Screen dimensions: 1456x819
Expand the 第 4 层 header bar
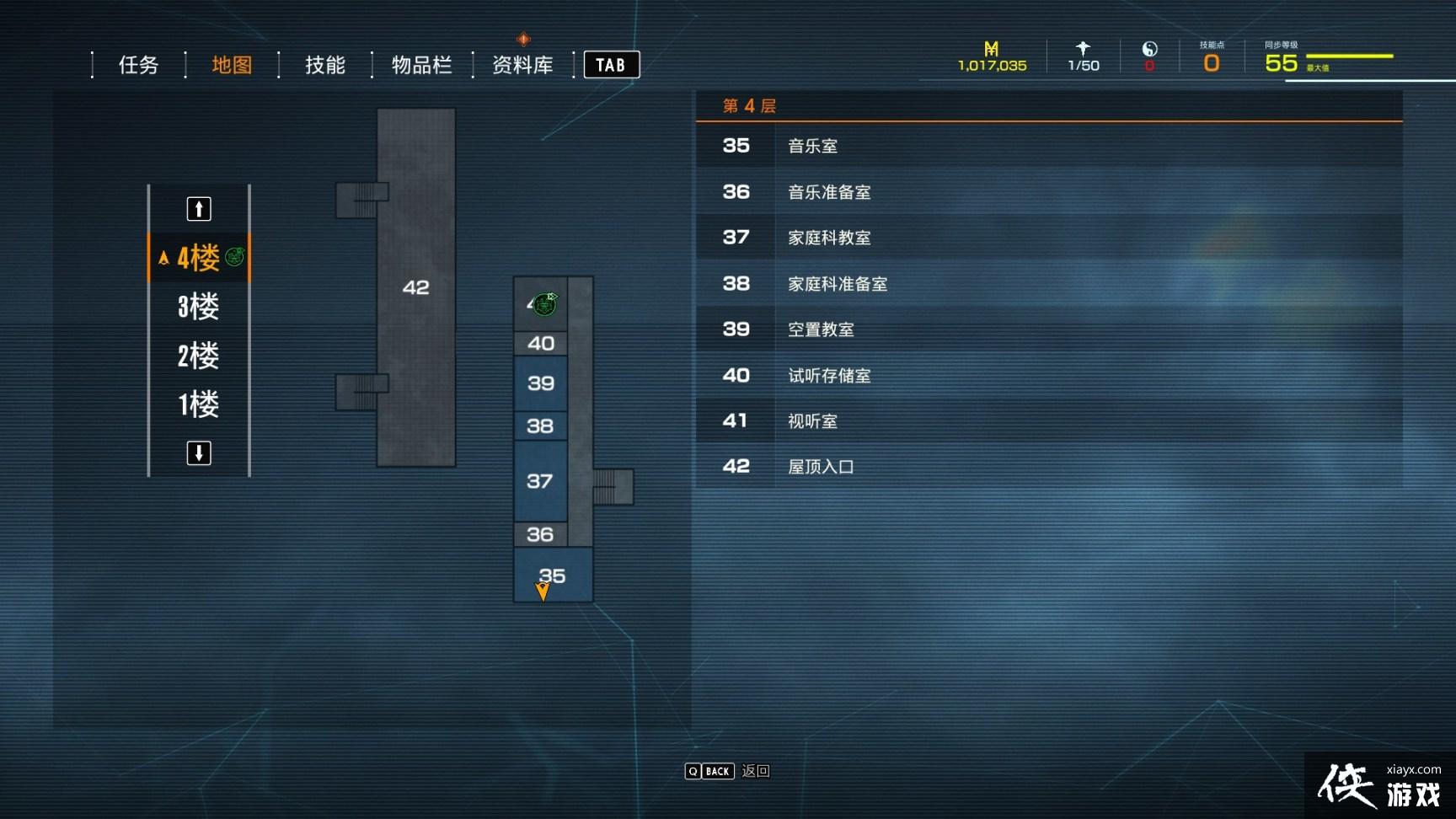1049,105
